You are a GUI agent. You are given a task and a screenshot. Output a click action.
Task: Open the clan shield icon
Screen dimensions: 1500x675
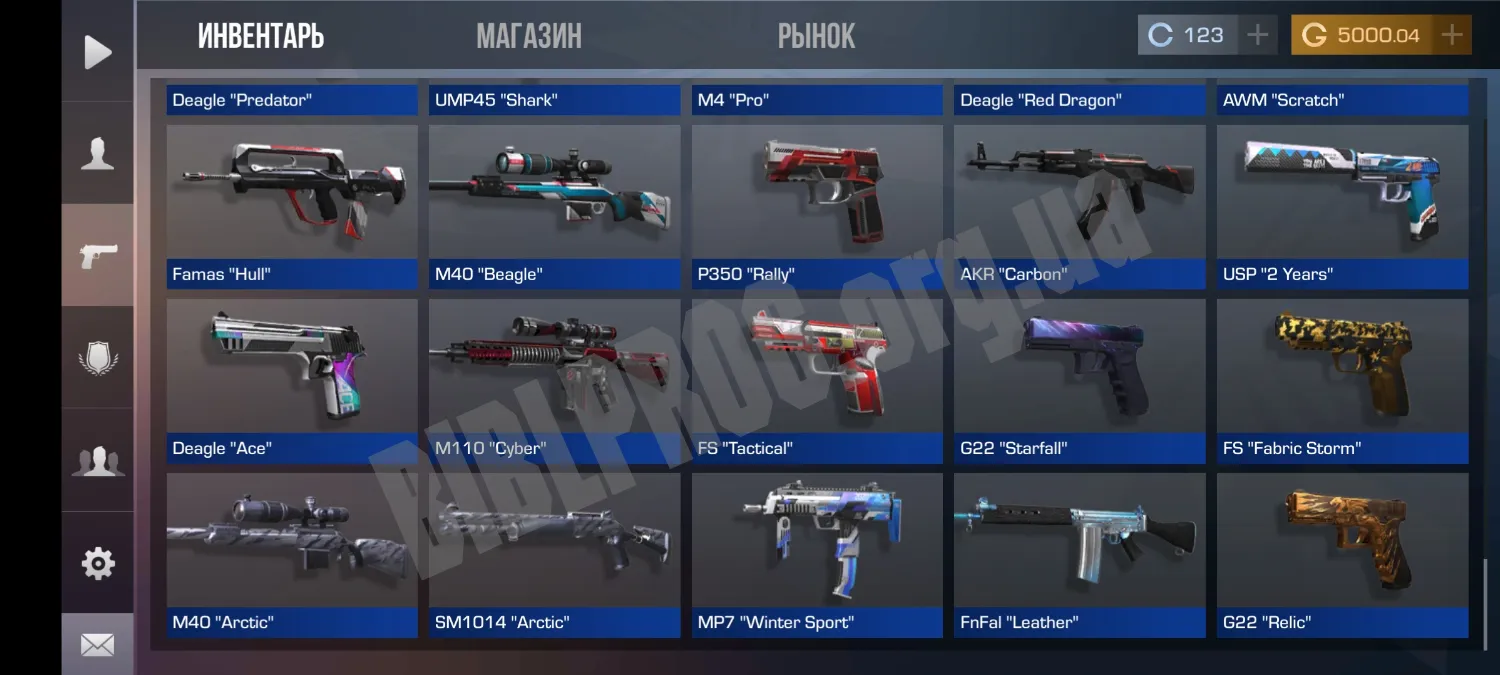click(97, 358)
